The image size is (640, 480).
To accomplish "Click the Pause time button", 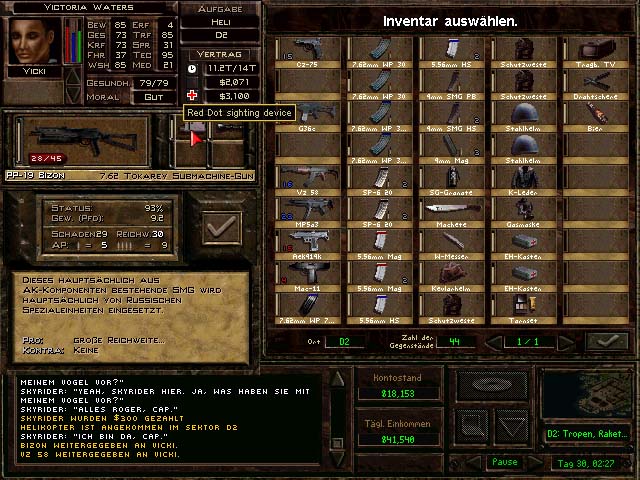I will [504, 463].
